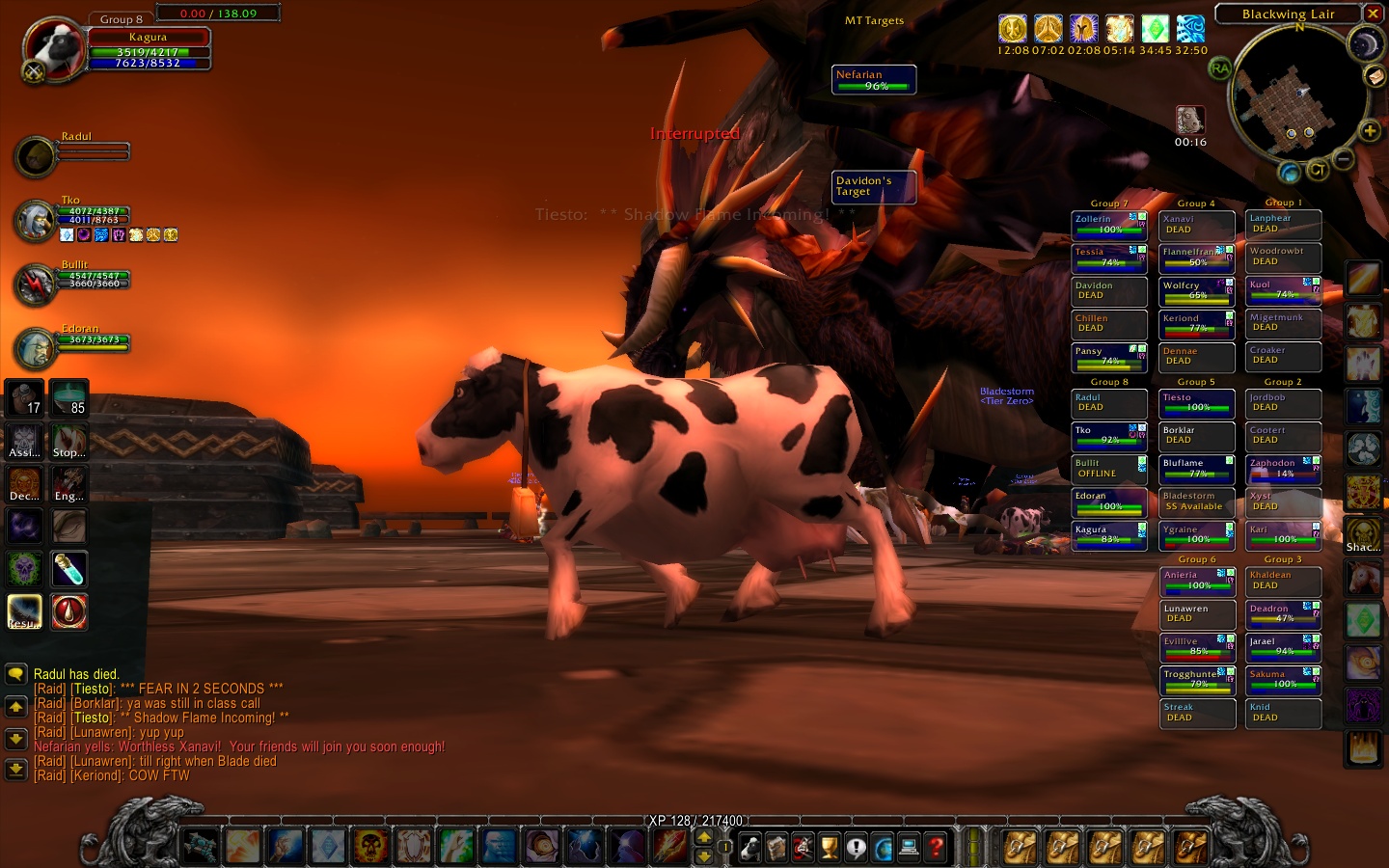Open the CT options minimap button
1389x868 pixels.
tap(1317, 170)
